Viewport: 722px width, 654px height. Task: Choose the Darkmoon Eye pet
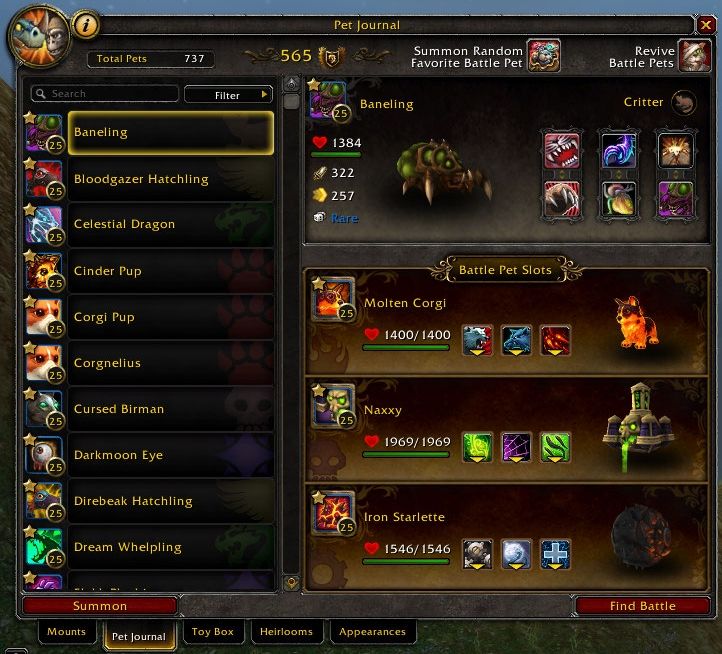170,455
